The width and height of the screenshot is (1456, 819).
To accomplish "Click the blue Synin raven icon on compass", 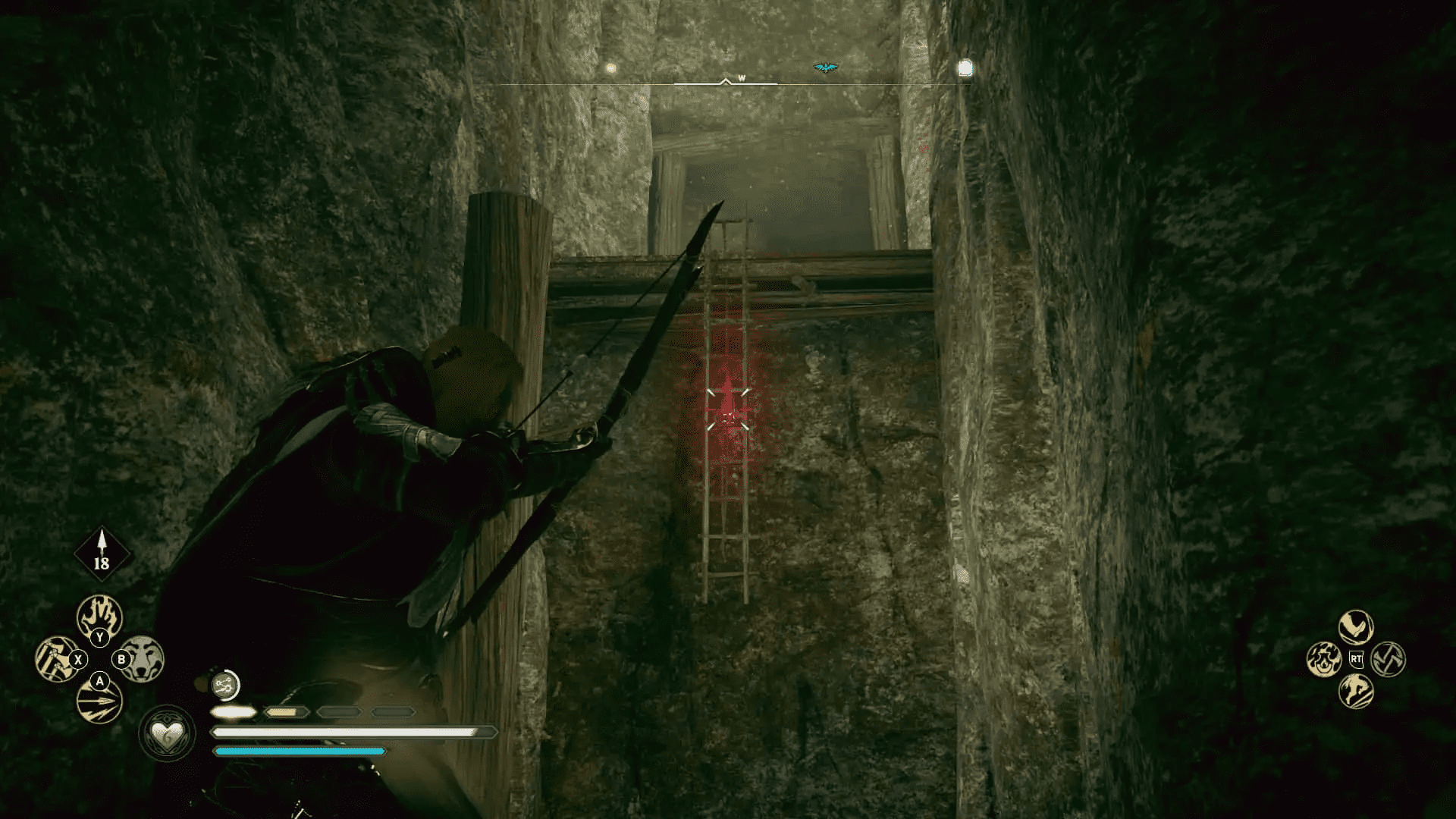I will pos(827,67).
